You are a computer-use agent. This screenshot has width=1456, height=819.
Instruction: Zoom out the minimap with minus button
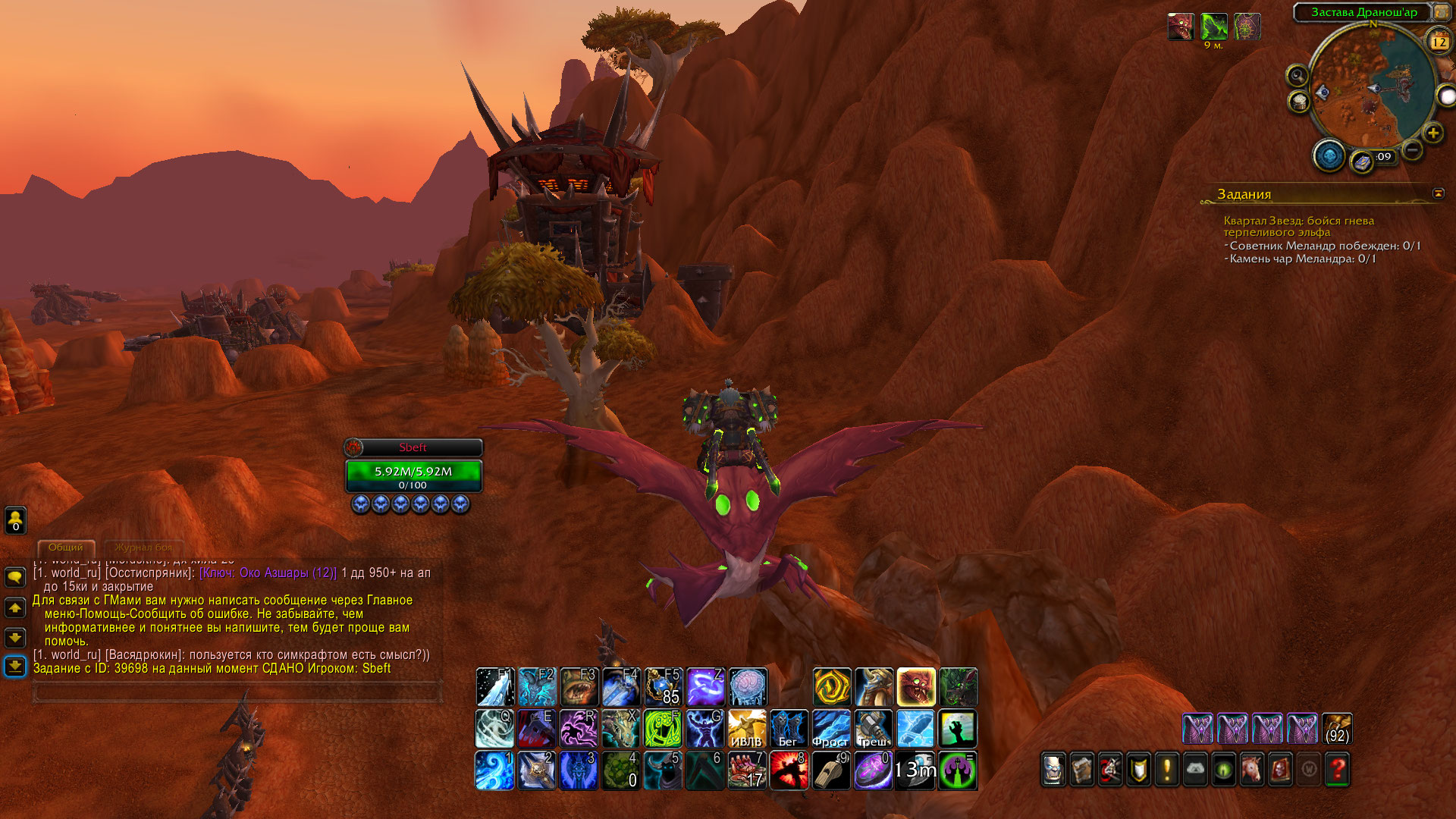coord(1412,150)
